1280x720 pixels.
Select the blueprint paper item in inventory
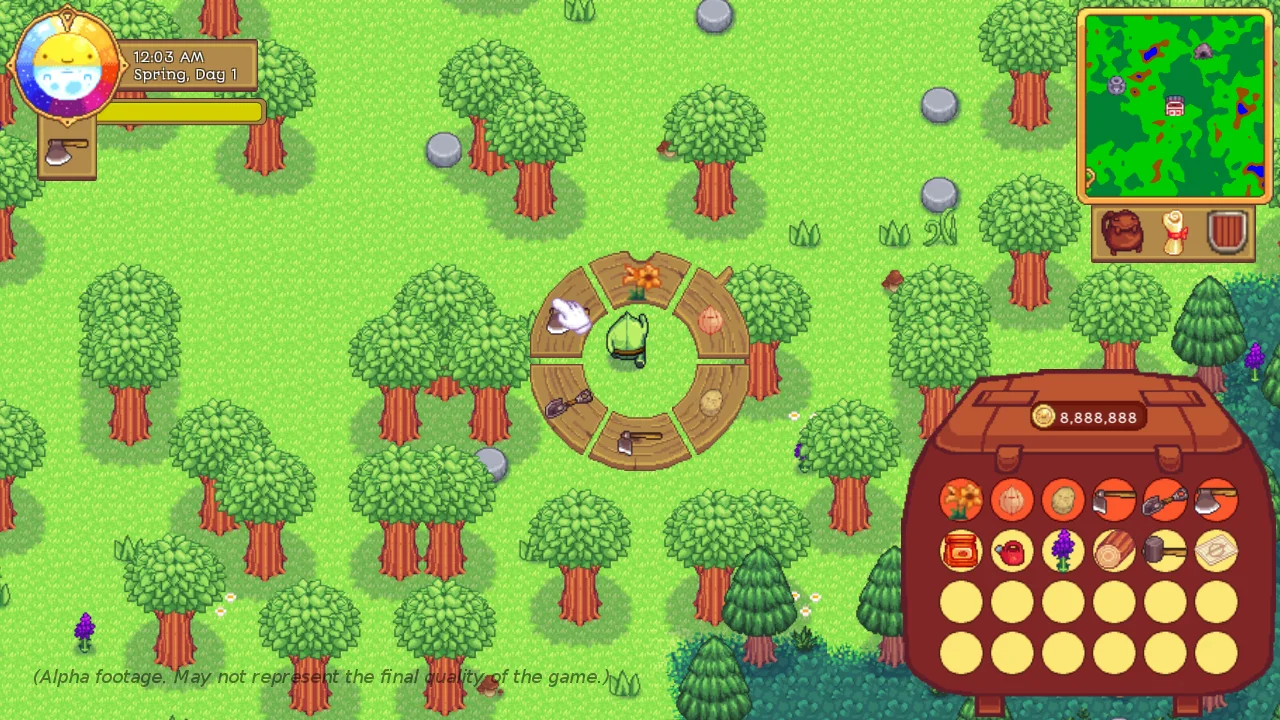1215,551
